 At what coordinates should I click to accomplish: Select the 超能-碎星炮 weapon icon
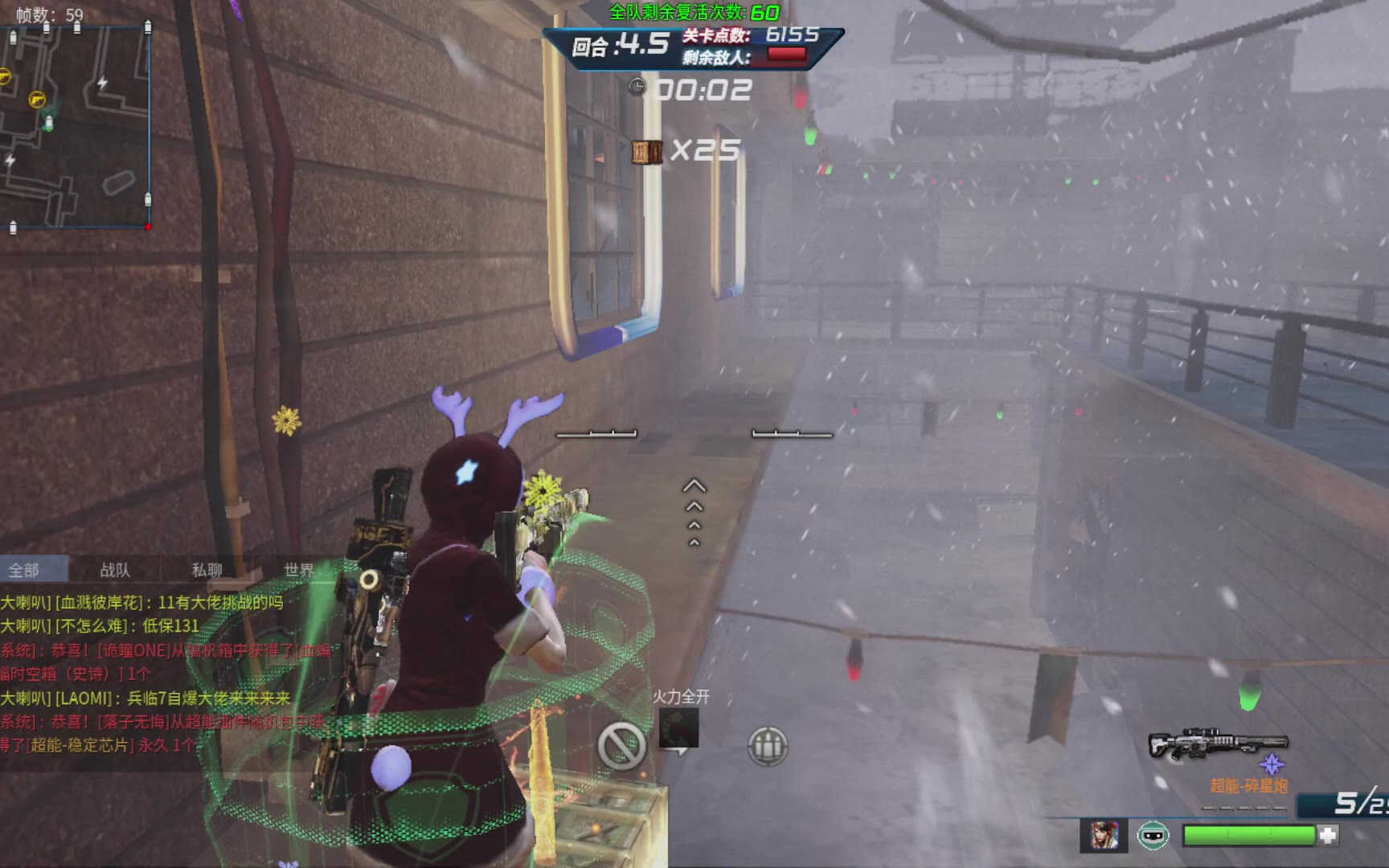pyautogui.click(x=1218, y=745)
